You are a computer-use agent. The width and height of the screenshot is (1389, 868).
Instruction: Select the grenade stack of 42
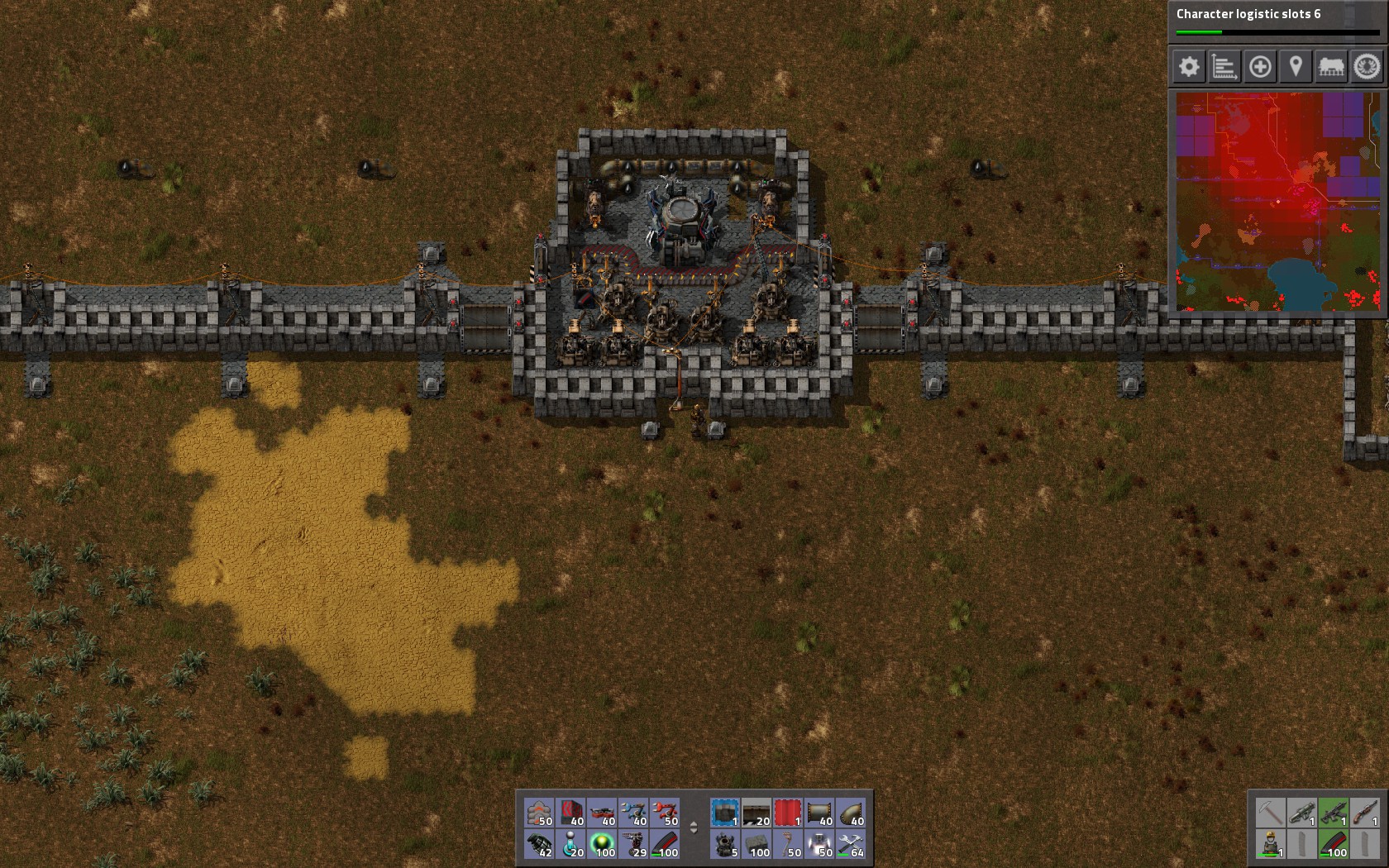point(540,844)
